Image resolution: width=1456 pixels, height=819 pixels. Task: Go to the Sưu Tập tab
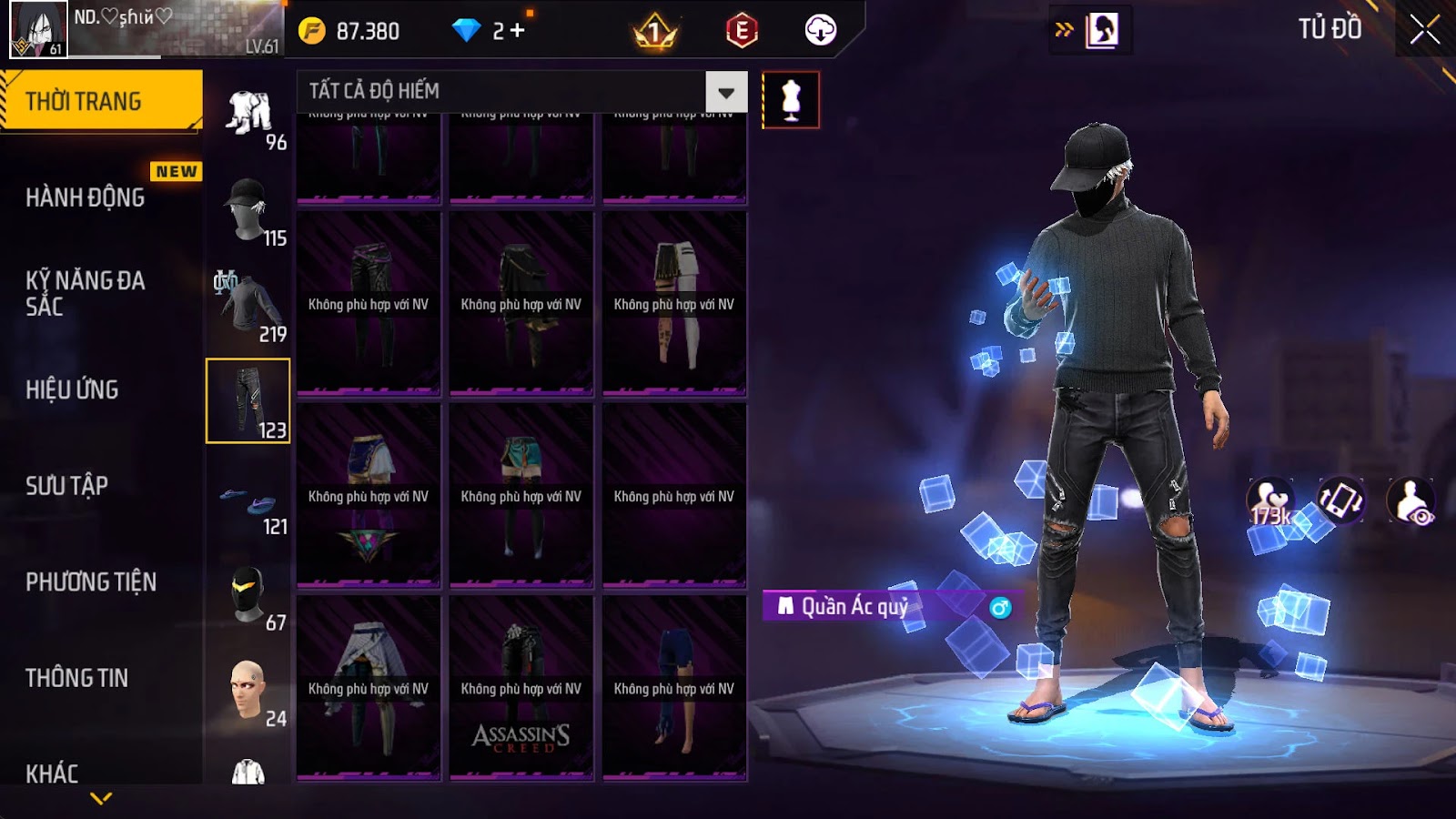pos(66,486)
